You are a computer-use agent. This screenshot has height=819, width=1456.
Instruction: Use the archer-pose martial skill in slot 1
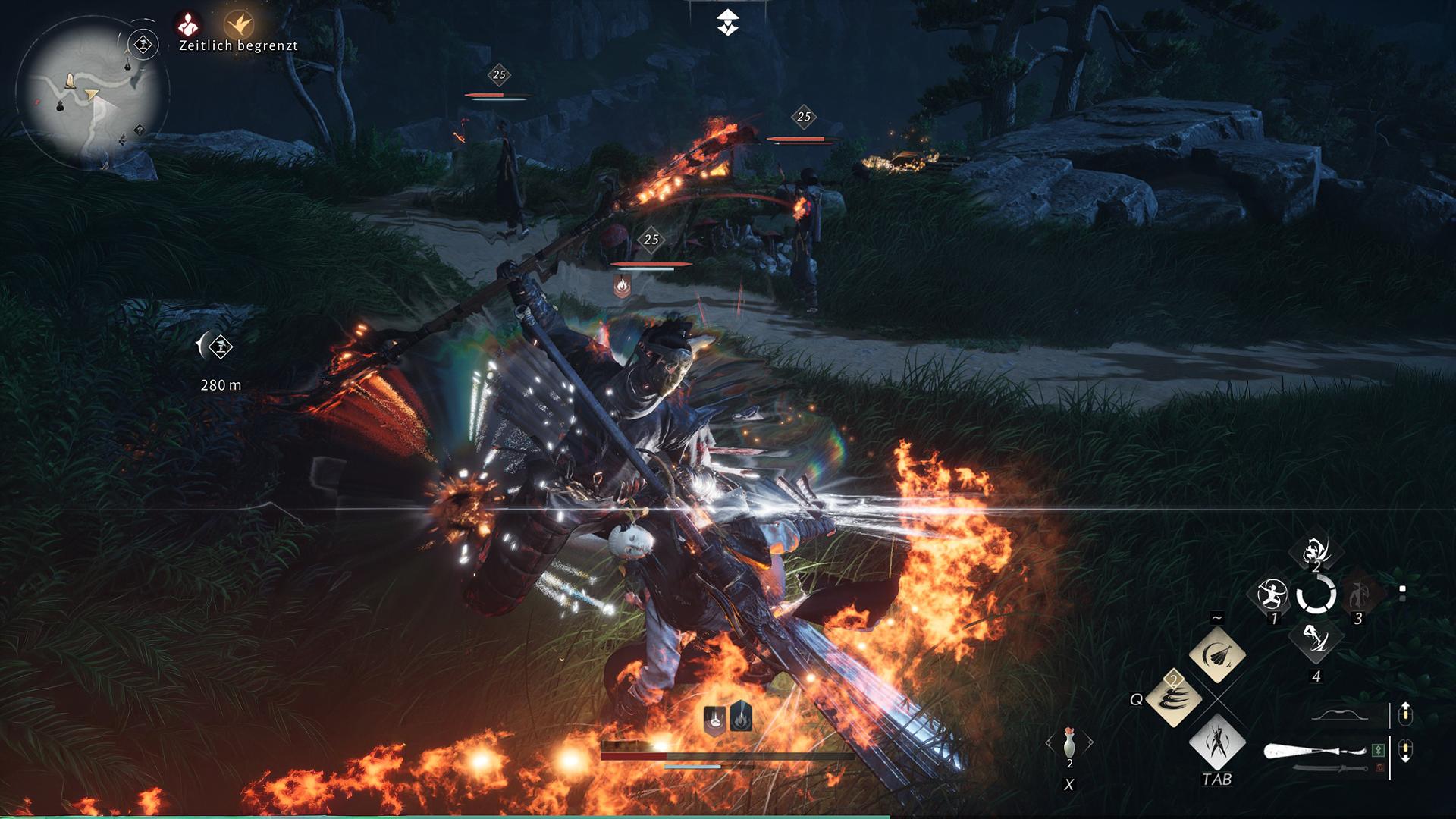tap(1272, 595)
